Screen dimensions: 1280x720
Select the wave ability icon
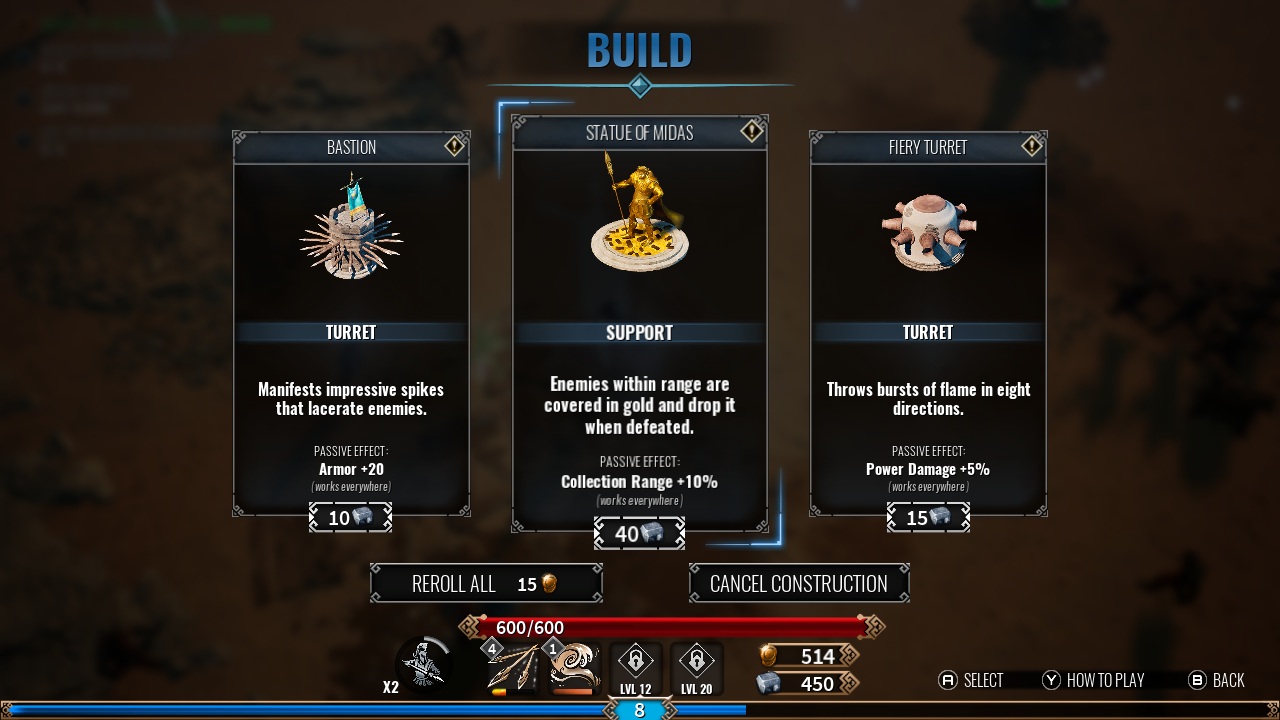(x=572, y=665)
